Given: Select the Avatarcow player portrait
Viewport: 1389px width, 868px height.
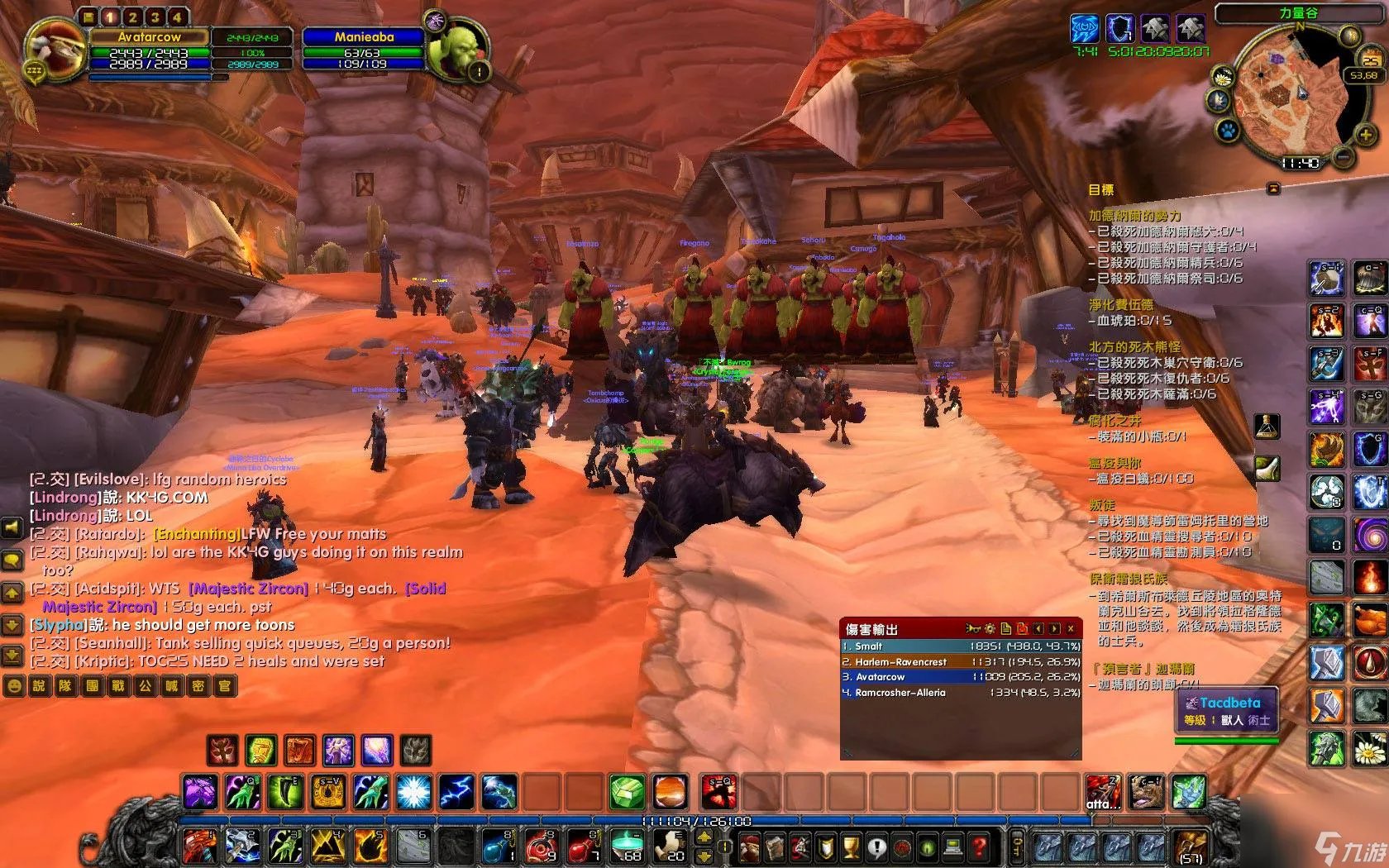Looking at the screenshot, I should pos(55,50).
